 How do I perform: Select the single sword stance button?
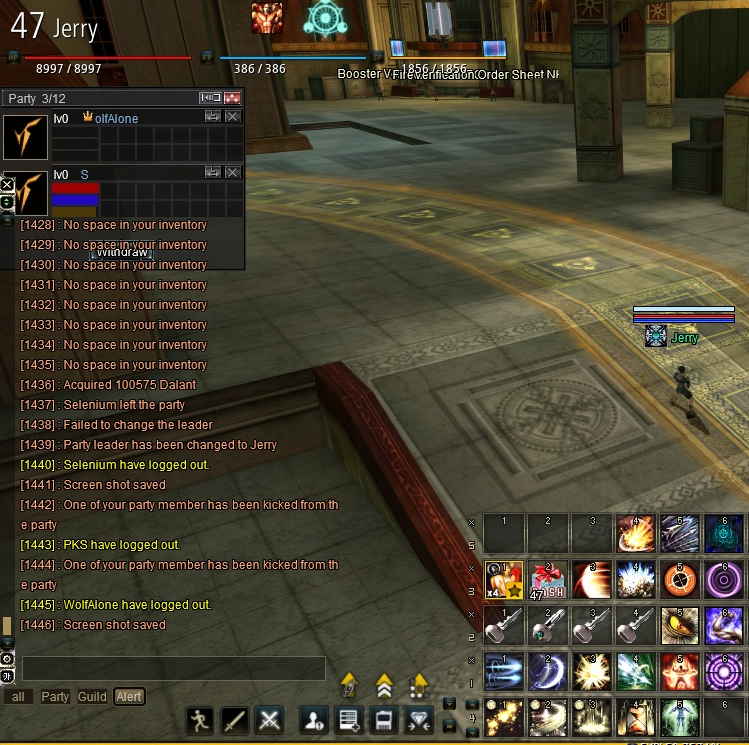click(x=235, y=719)
